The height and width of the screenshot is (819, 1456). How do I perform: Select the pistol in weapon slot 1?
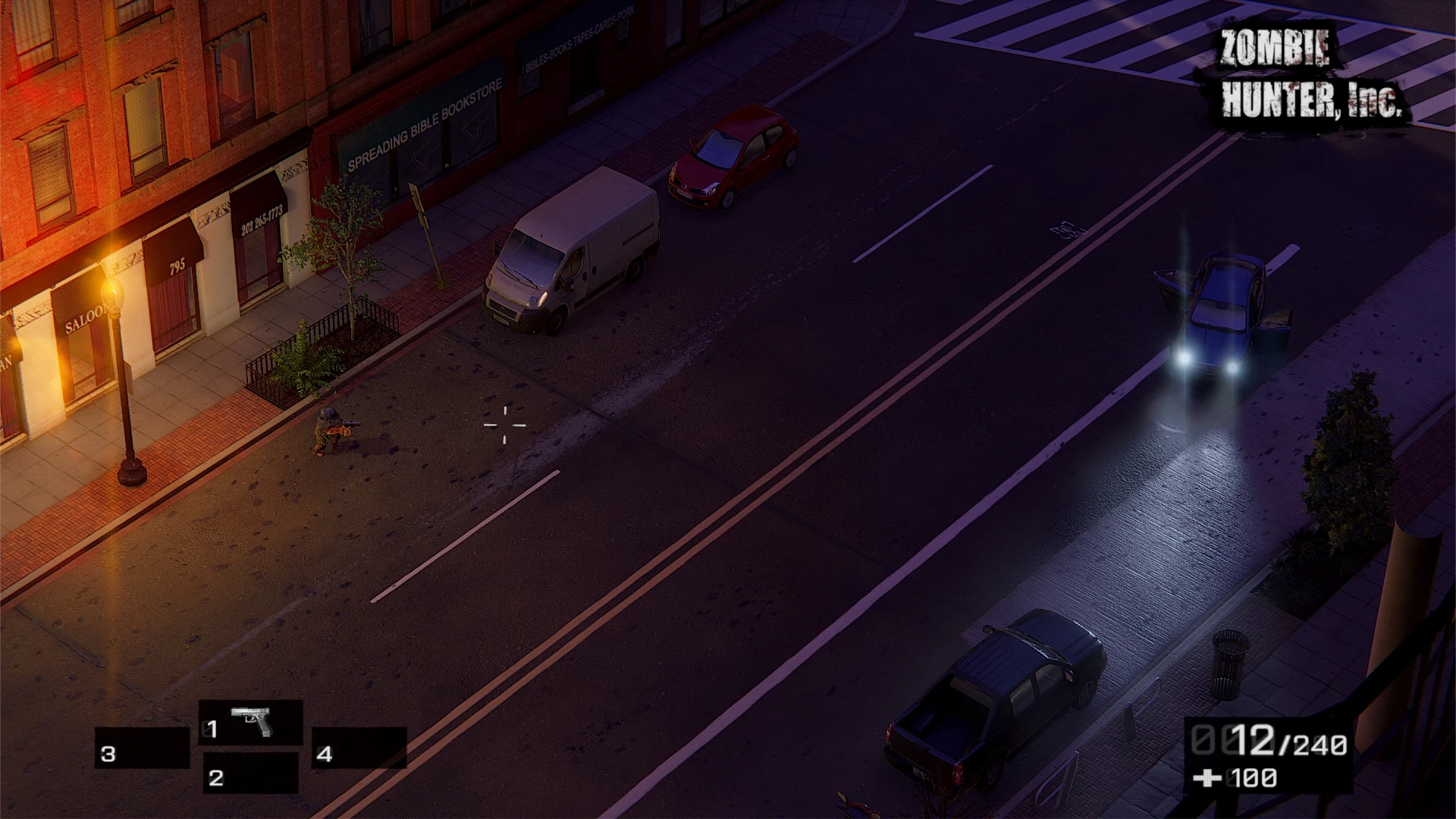251,722
